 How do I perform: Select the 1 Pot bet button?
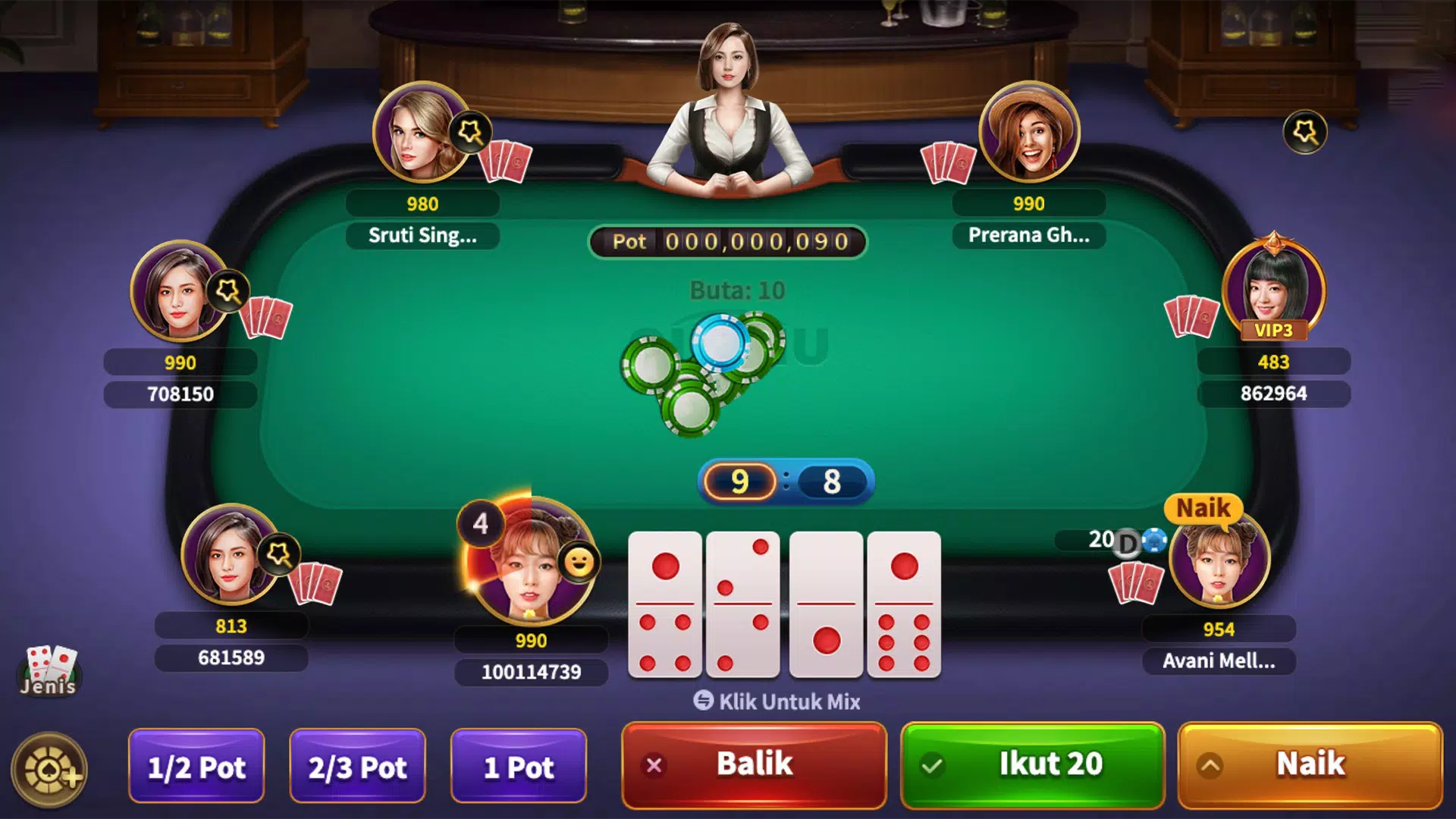(519, 767)
